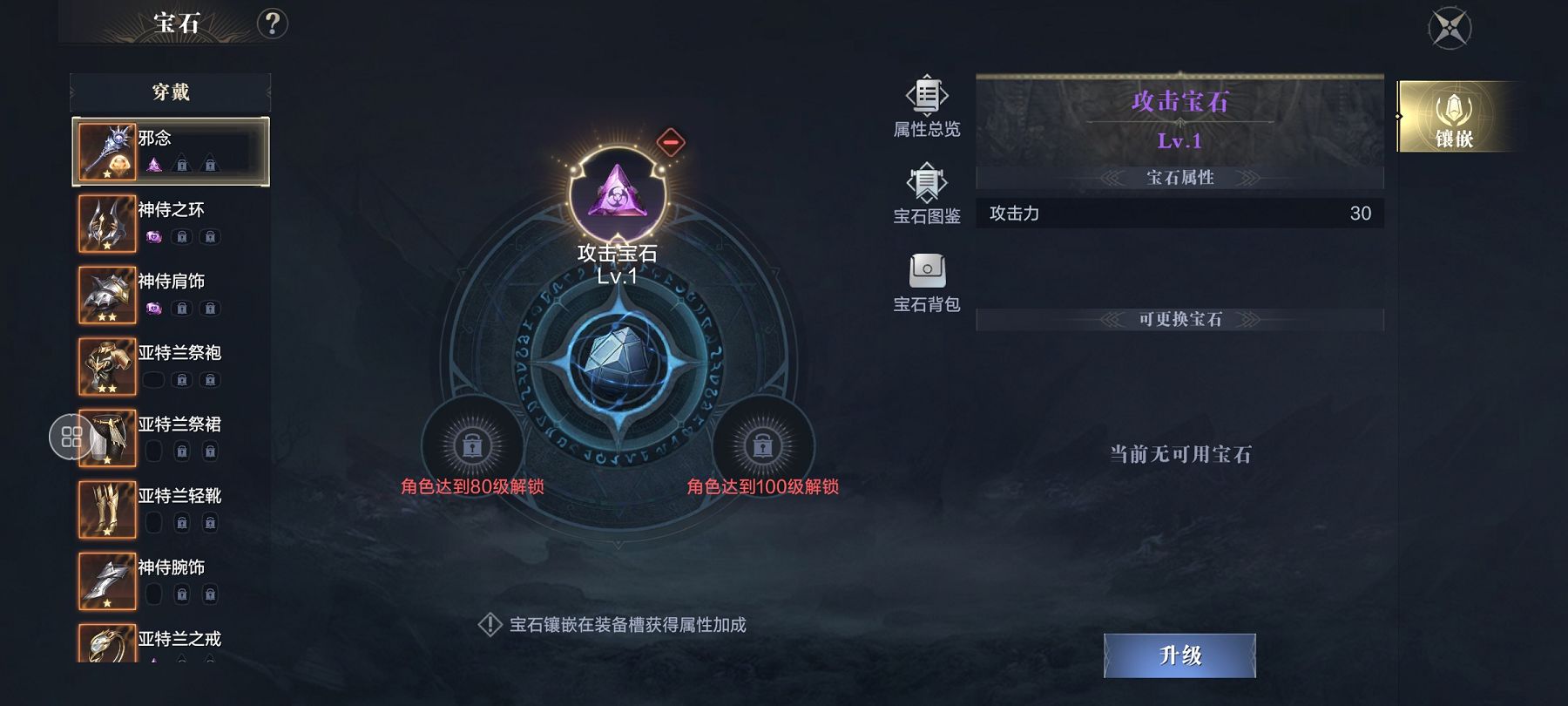The image size is (1568, 706).
Task: Open the 宝石背包 gem bag
Action: click(x=926, y=282)
